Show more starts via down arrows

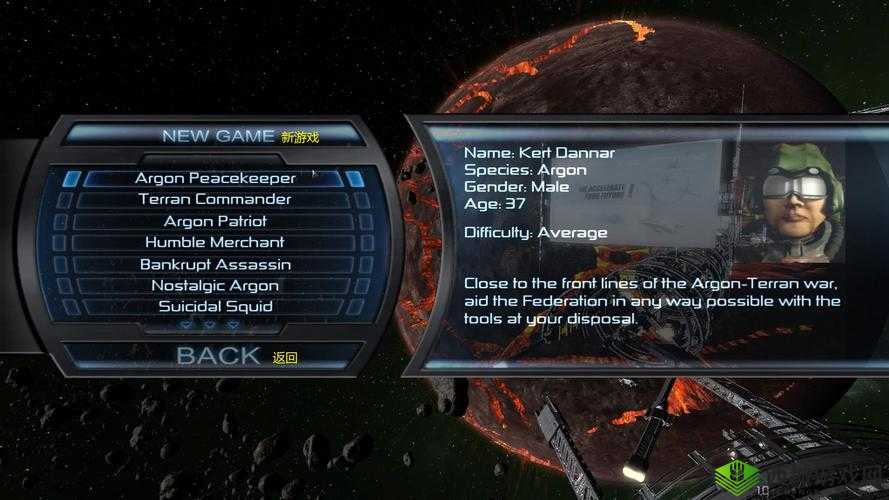coord(210,325)
